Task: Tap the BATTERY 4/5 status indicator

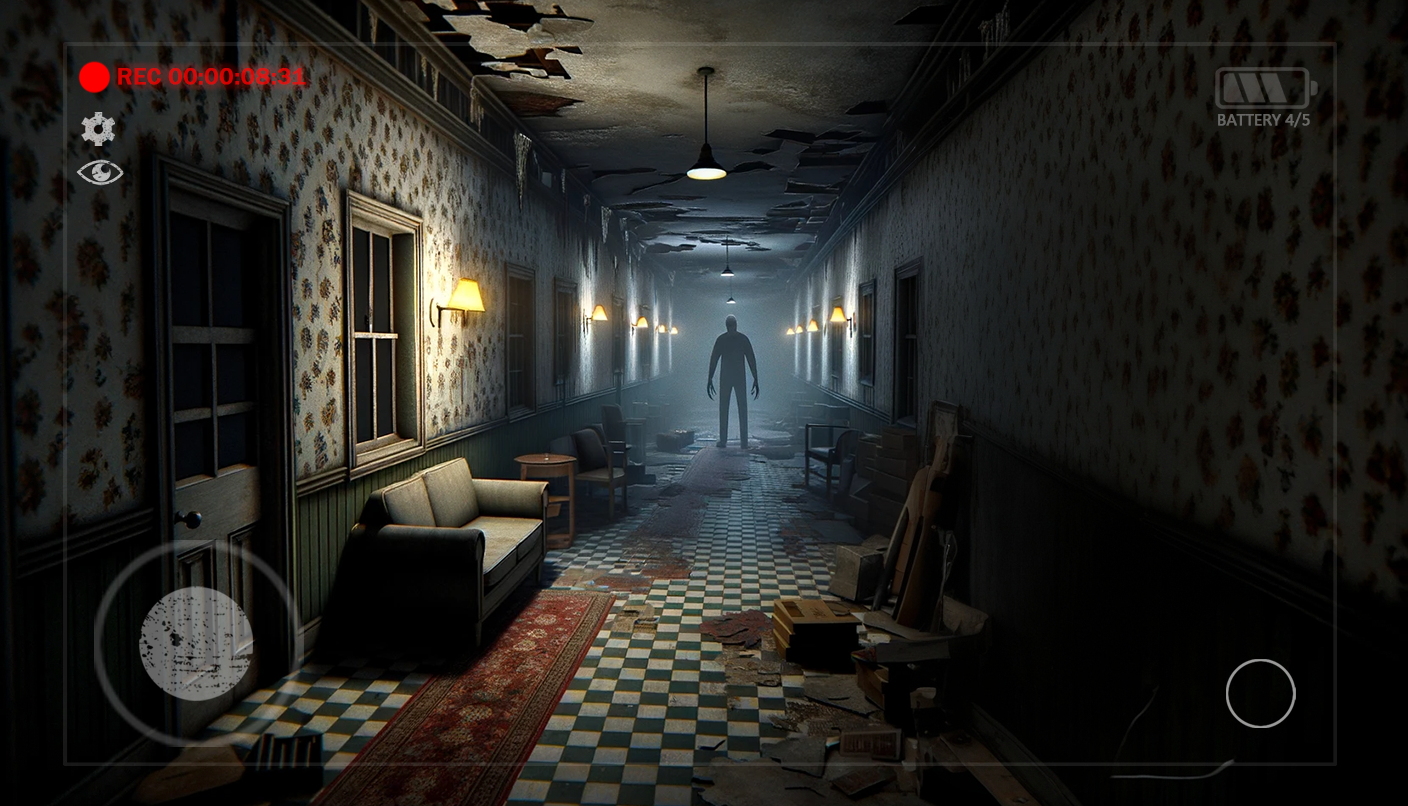Action: pyautogui.click(x=1262, y=120)
